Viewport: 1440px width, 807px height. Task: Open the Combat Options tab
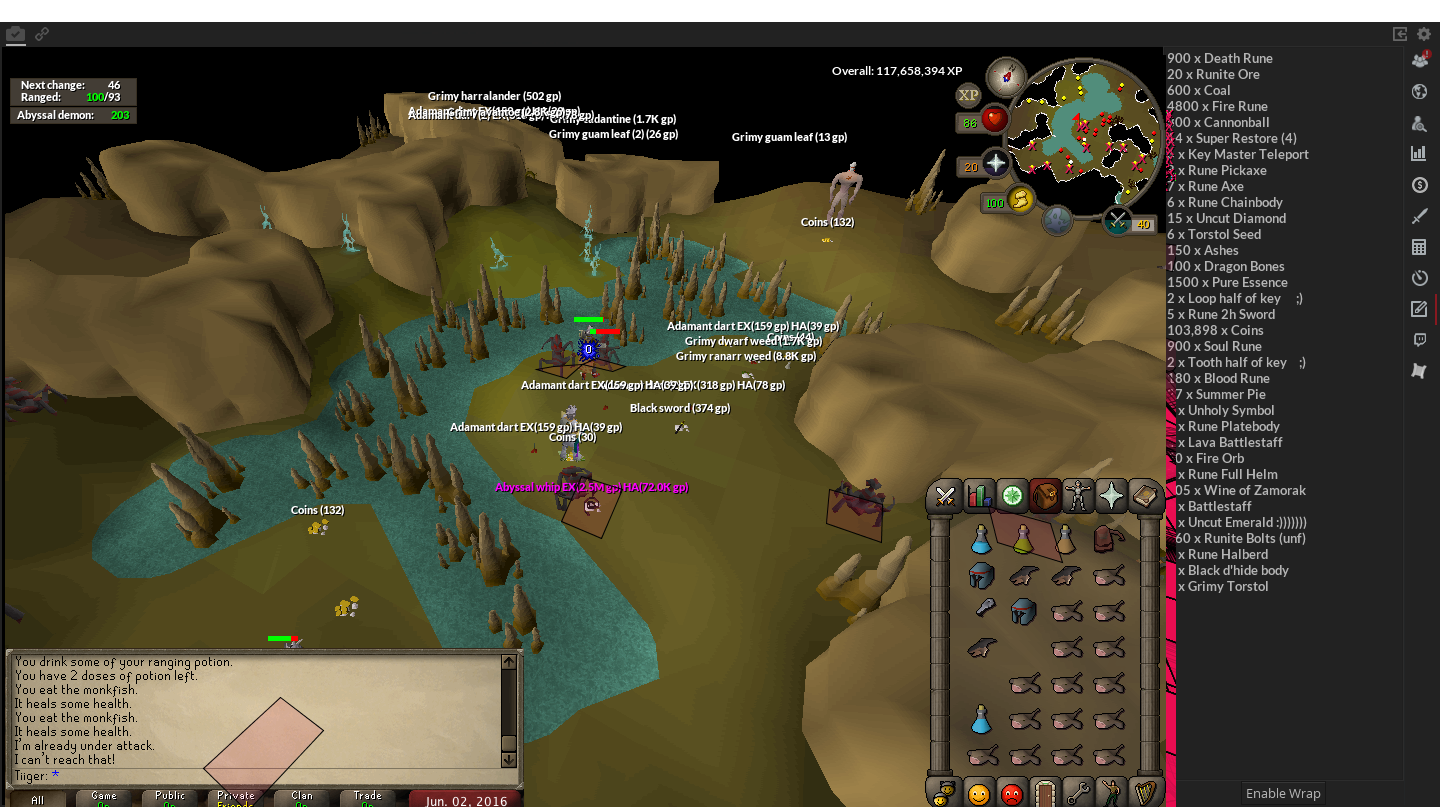944,496
